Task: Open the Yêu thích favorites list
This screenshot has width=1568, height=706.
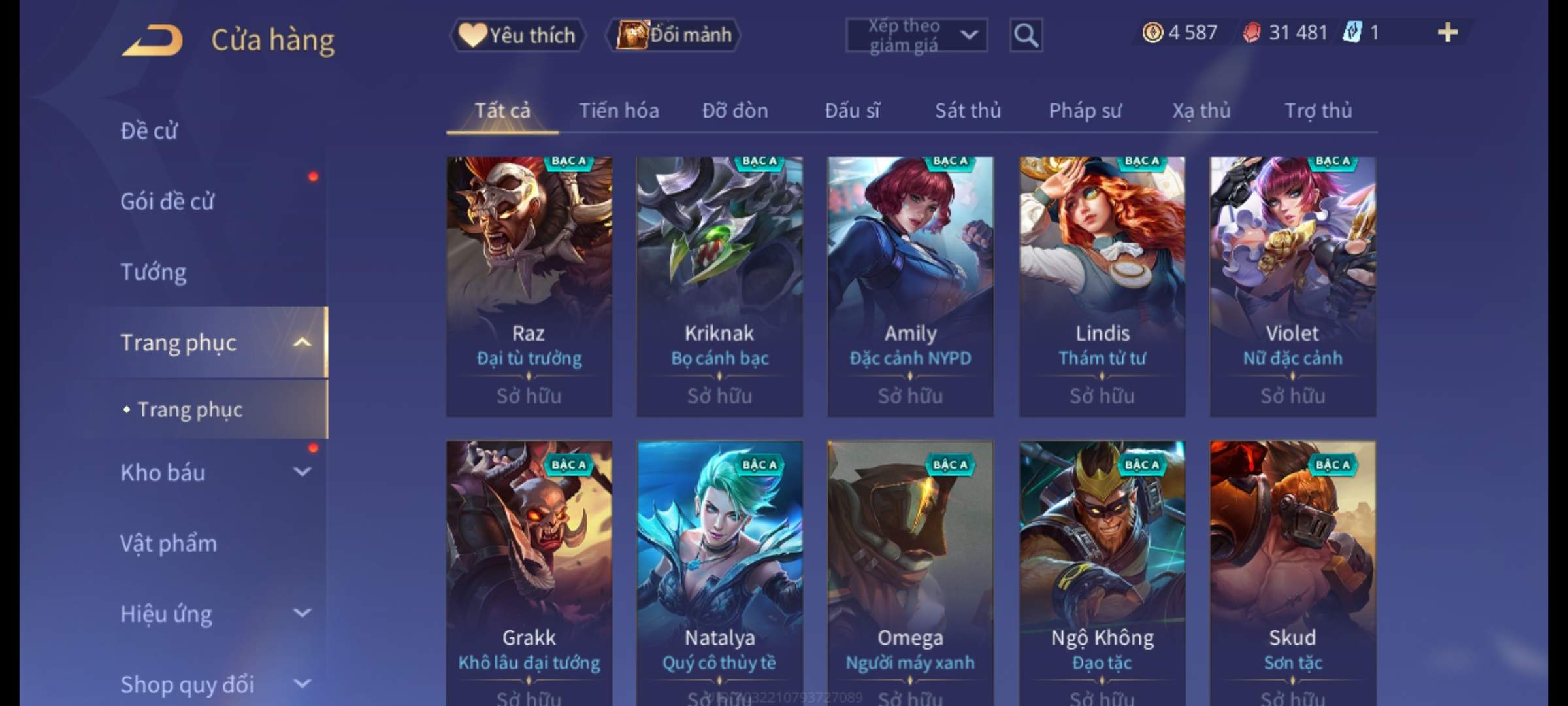Action: click(517, 35)
